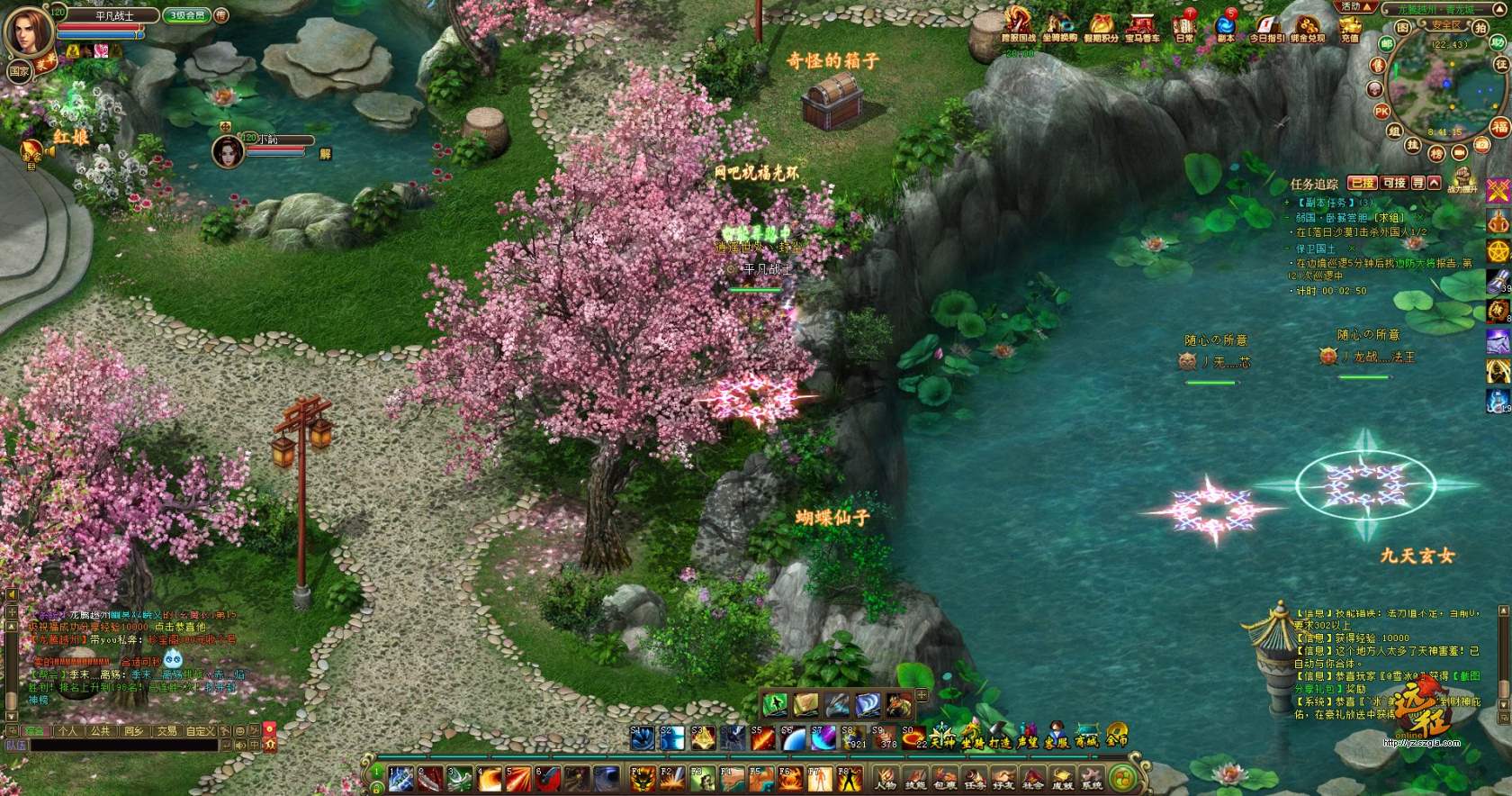1512x796 pixels.
Task: Open the 坐骑换购 mount exchange icon
Action: tap(1059, 26)
